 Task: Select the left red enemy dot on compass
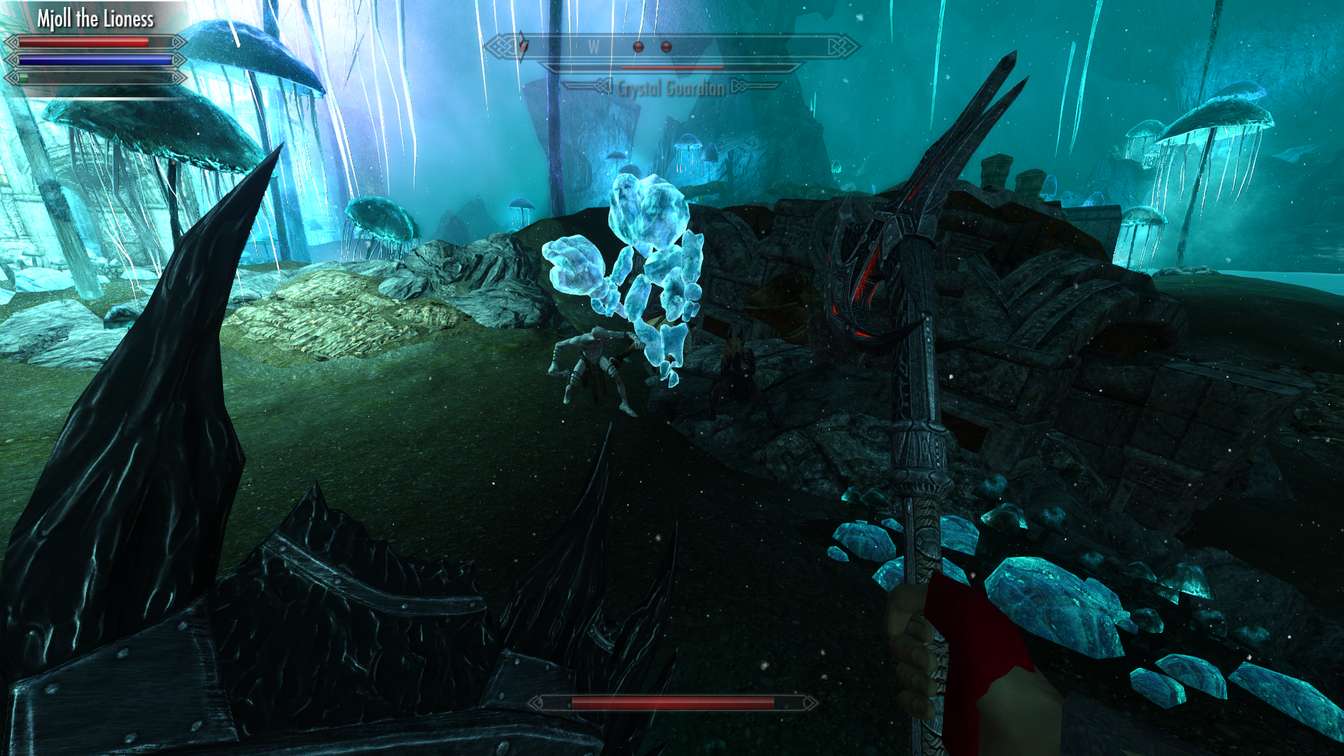coord(637,47)
